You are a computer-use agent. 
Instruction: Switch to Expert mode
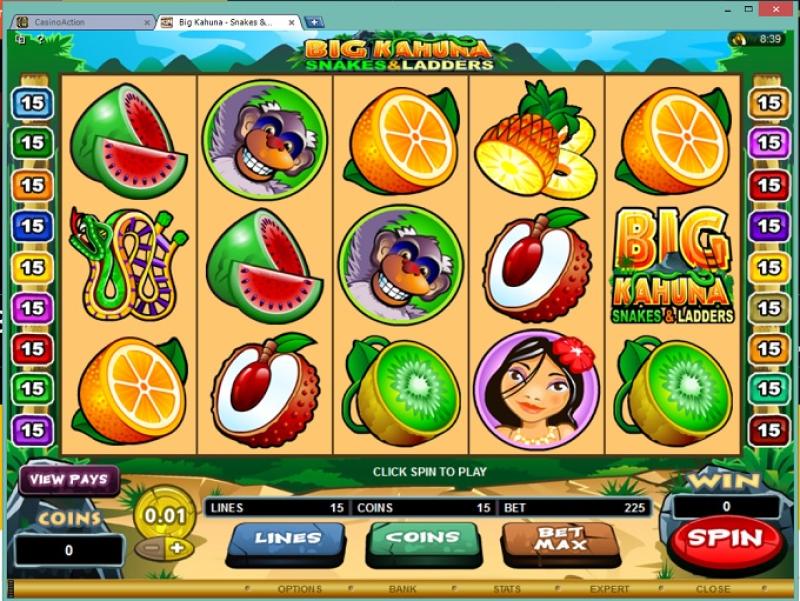pyautogui.click(x=609, y=589)
